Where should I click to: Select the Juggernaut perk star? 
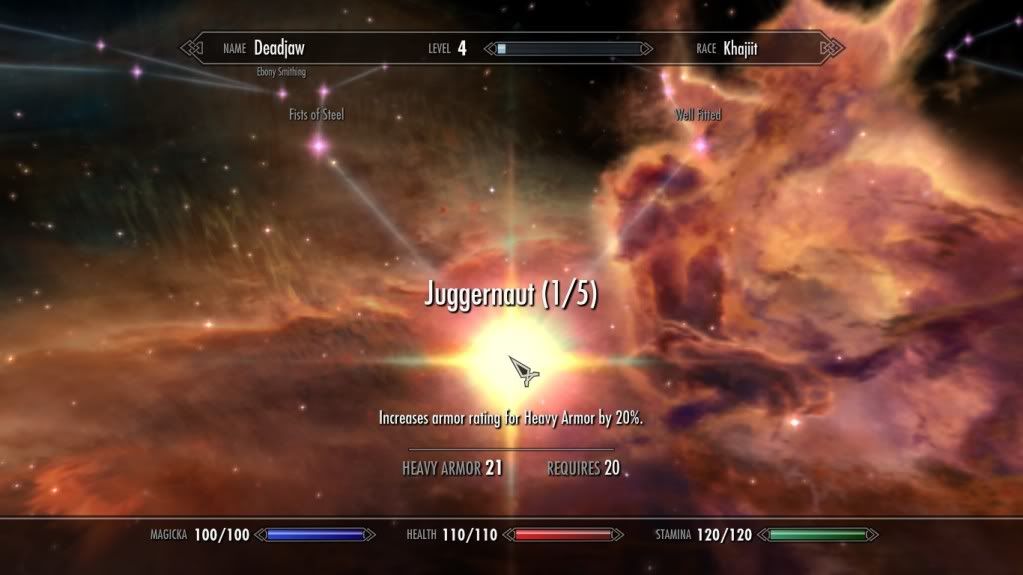512,354
